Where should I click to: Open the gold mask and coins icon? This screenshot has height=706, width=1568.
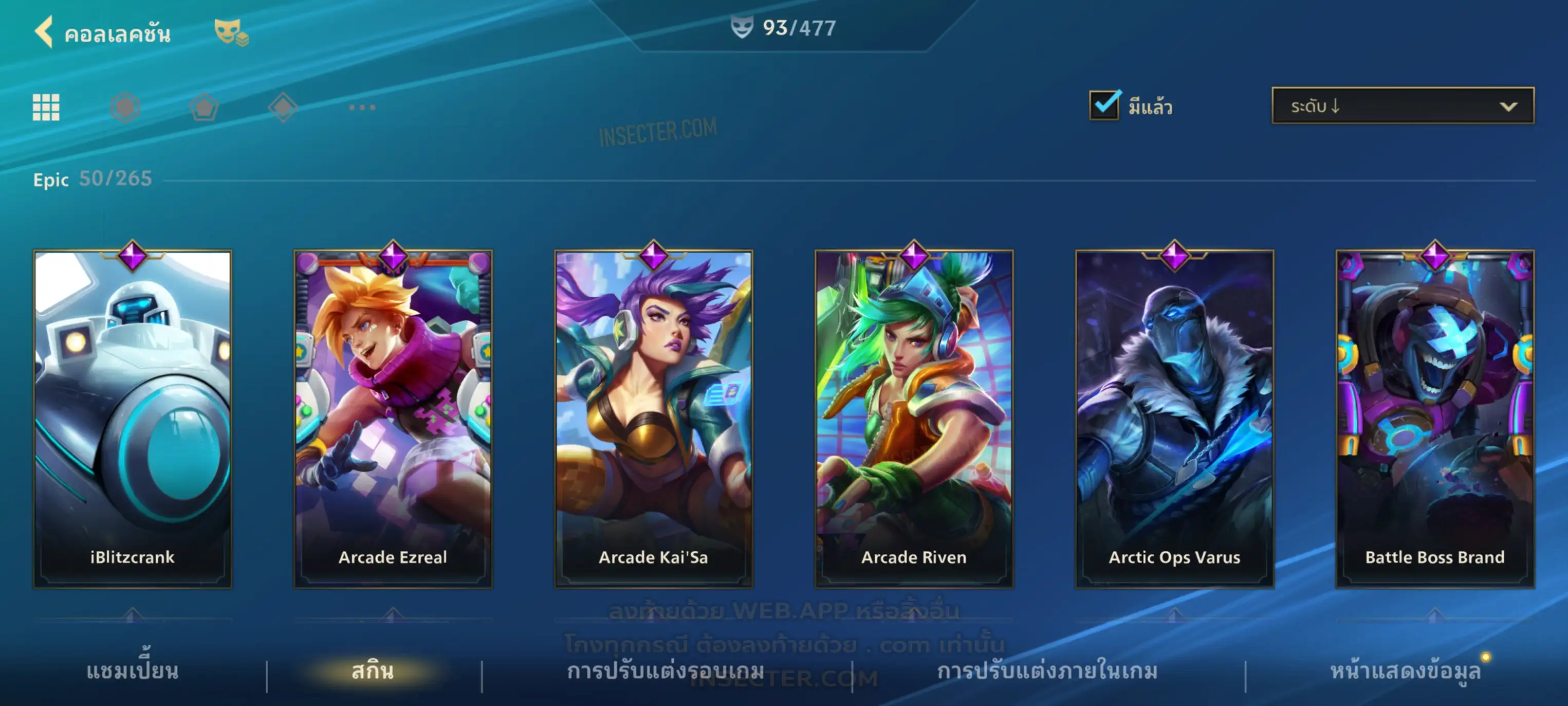(x=231, y=32)
